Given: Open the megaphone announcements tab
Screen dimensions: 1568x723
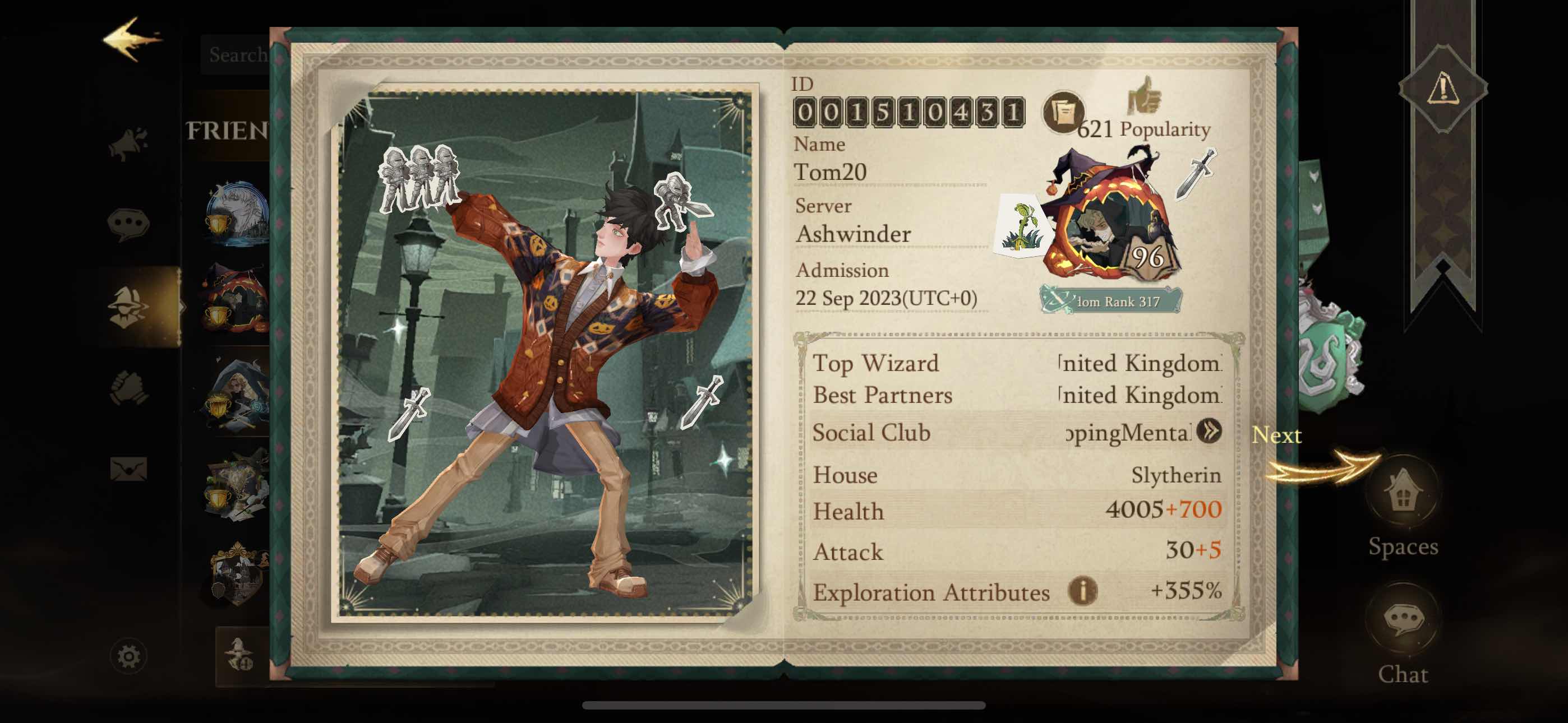Looking at the screenshot, I should click(x=129, y=143).
